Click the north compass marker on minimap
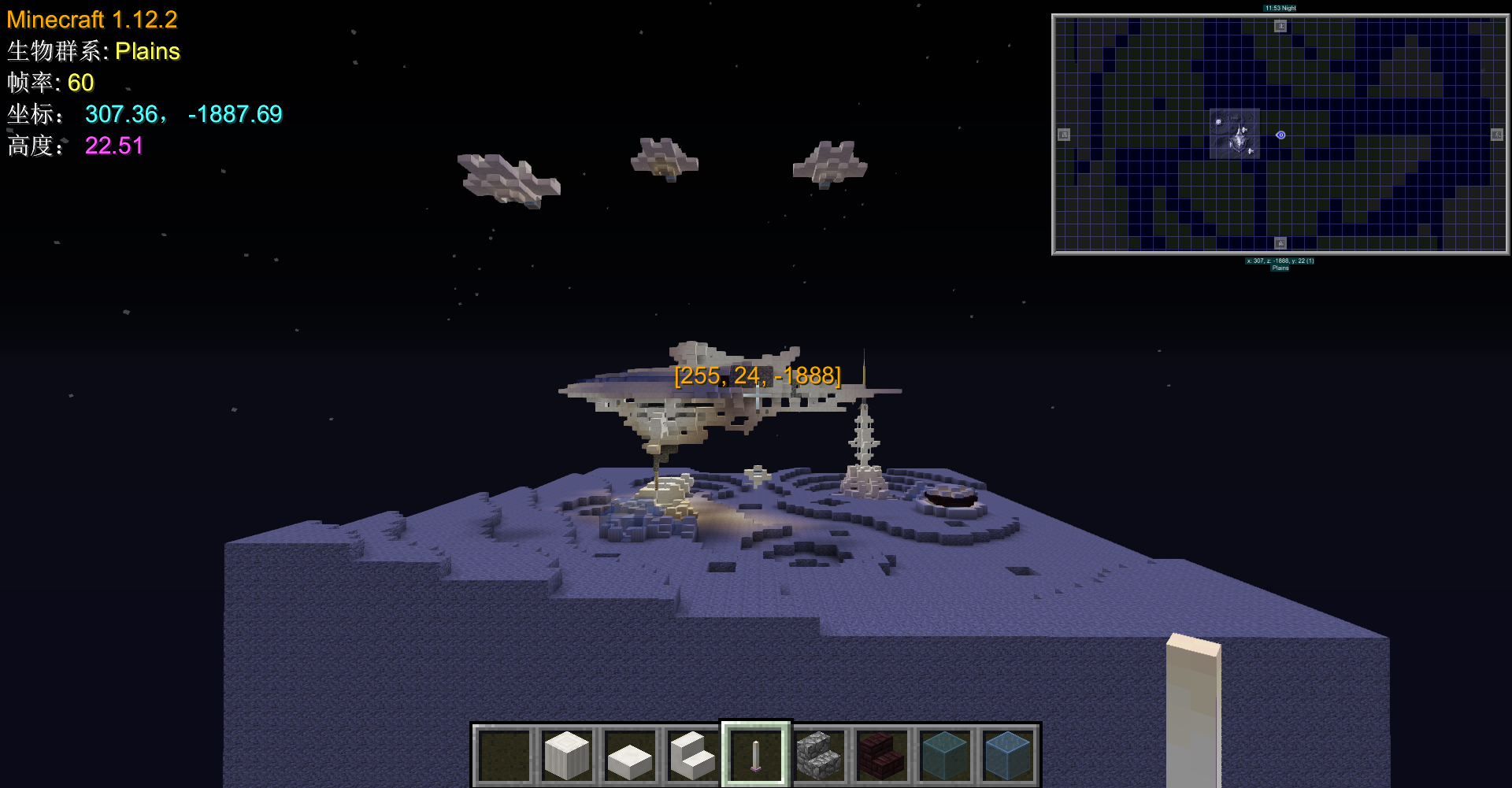1512x788 pixels. click(1280, 26)
